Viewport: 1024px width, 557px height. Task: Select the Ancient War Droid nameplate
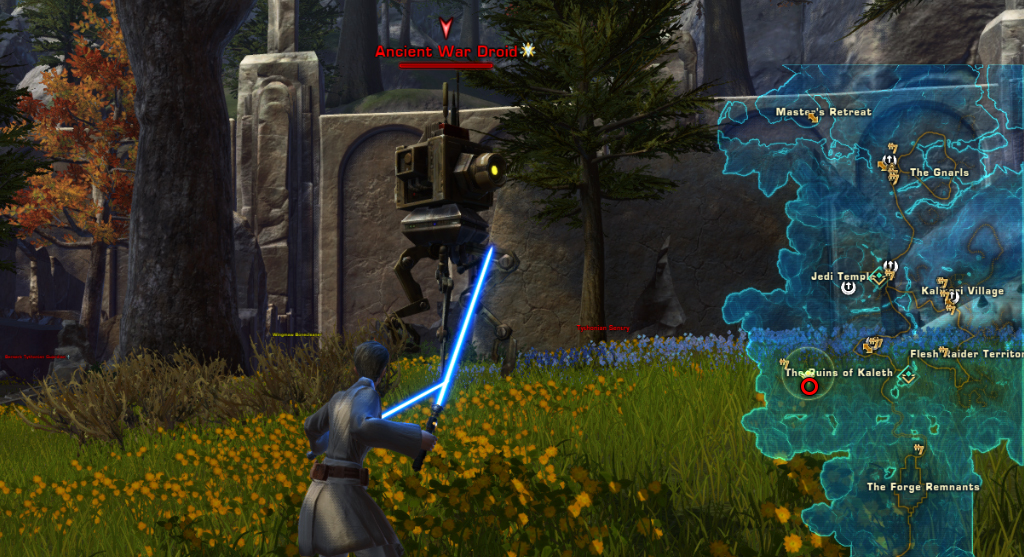pyautogui.click(x=445, y=51)
